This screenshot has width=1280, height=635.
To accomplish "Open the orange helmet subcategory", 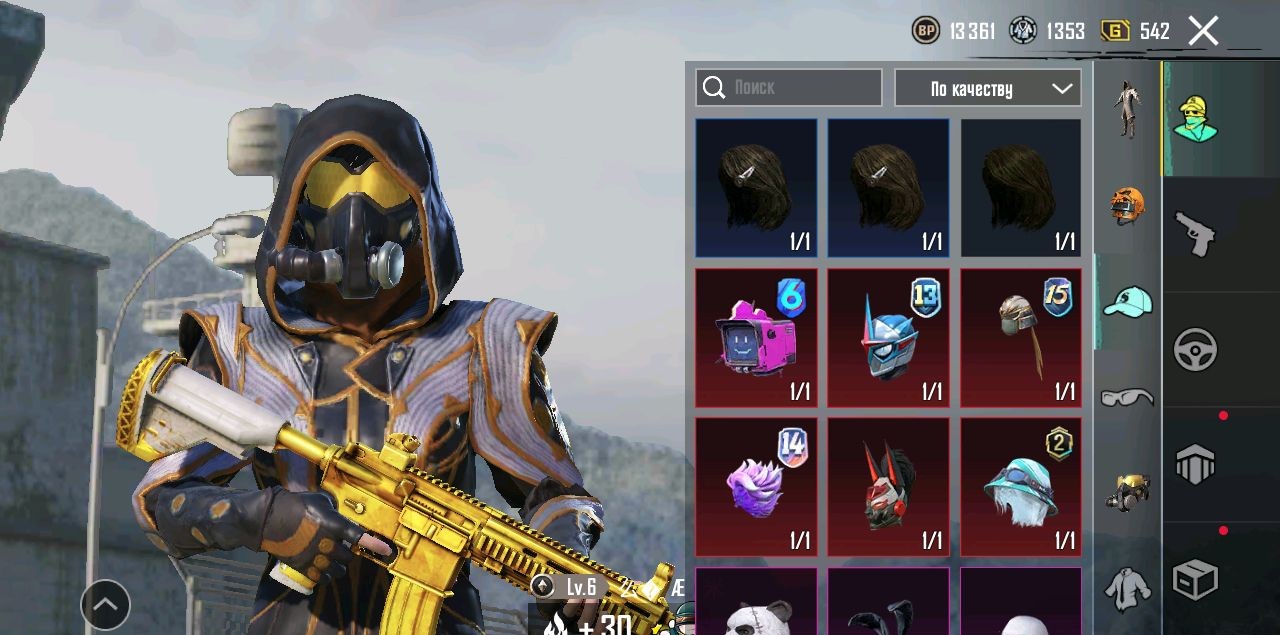I will point(1127,204).
